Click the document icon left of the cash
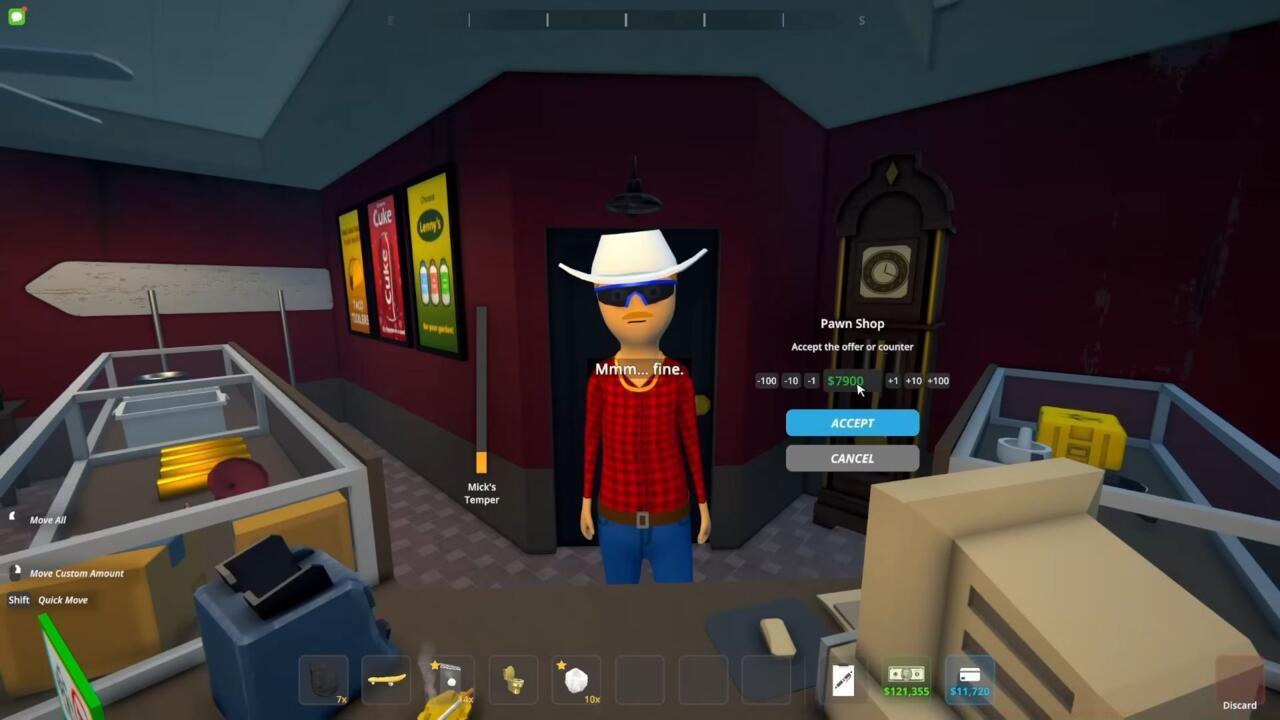1280x720 pixels. click(841, 679)
